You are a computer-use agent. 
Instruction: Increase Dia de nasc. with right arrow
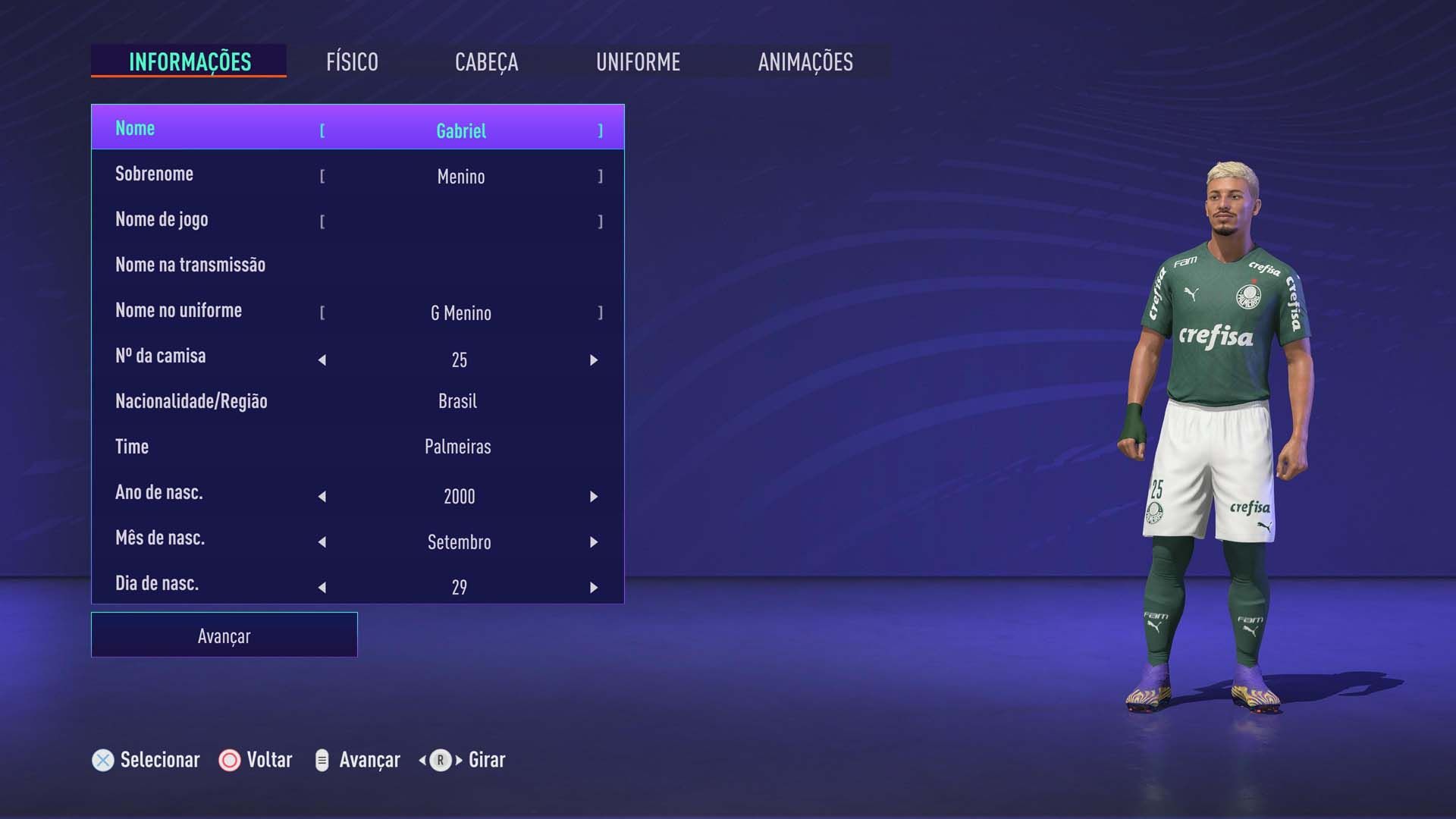click(x=593, y=586)
